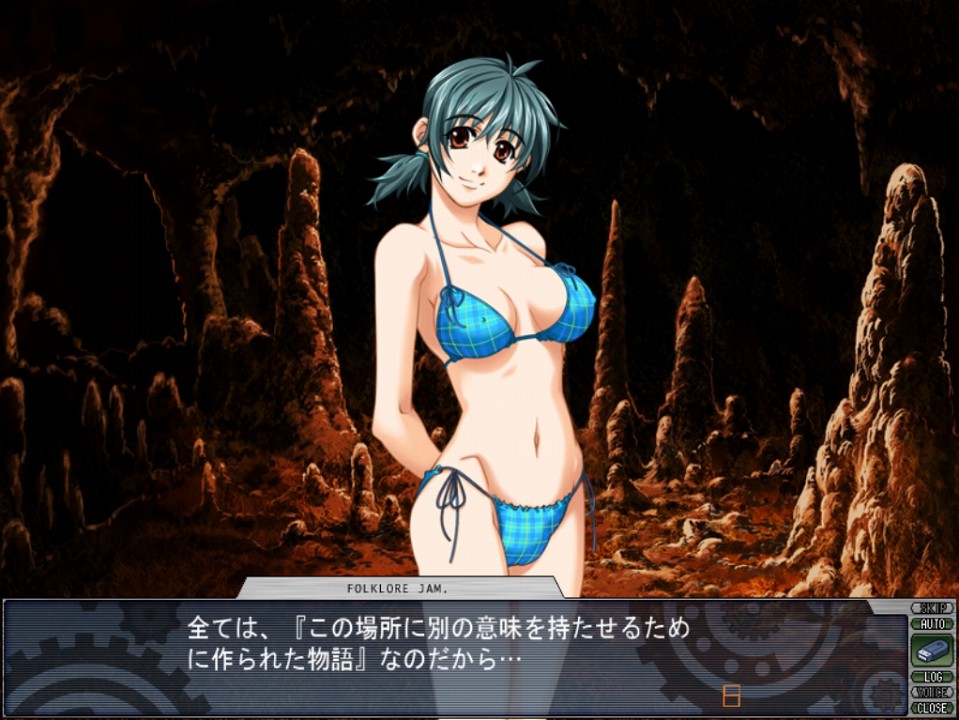Show the message LOG
This screenshot has width=959, height=720.
coord(932,677)
